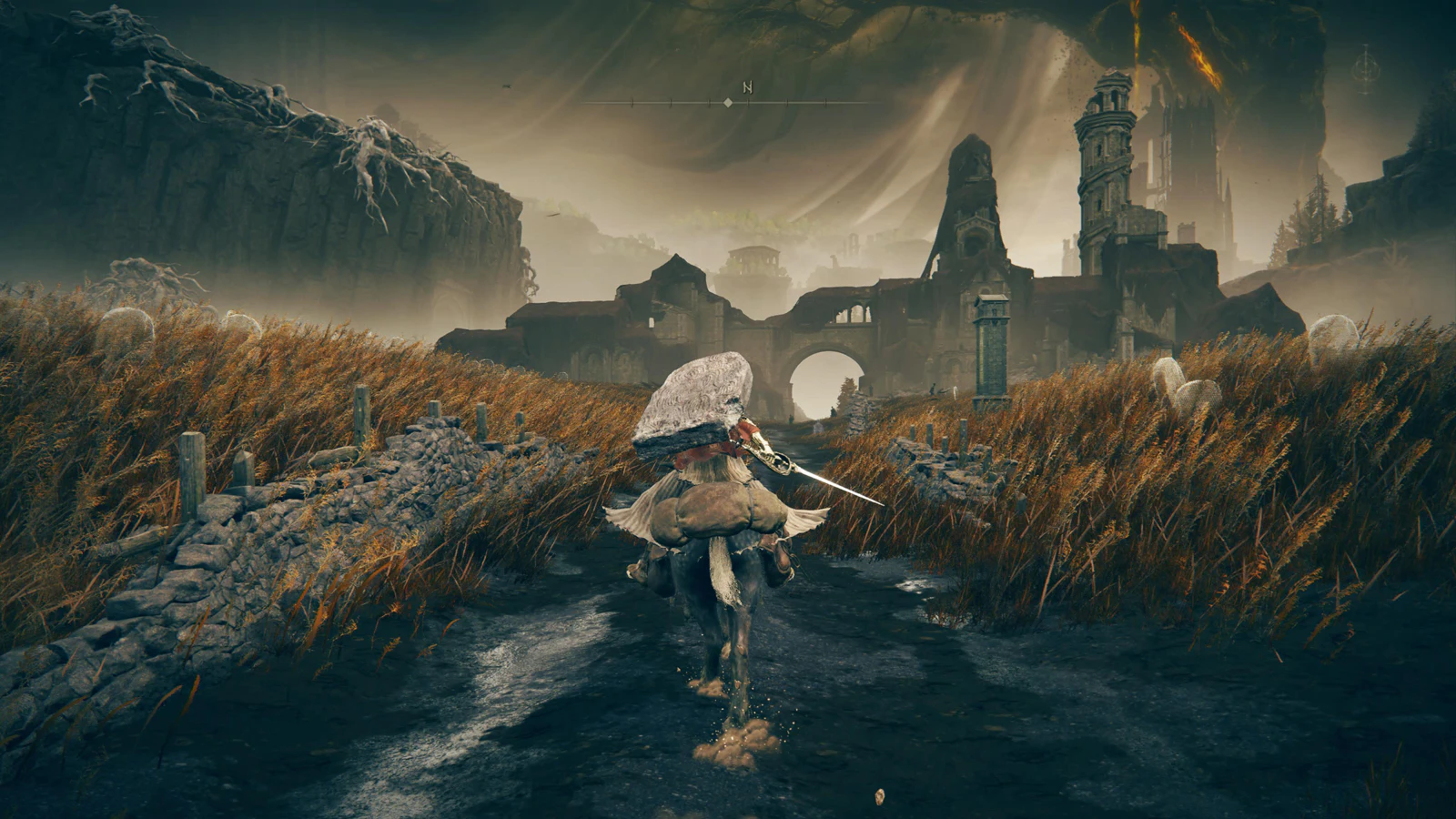Select the North marker on the compass
The height and width of the screenshot is (819, 1456).
[748, 87]
